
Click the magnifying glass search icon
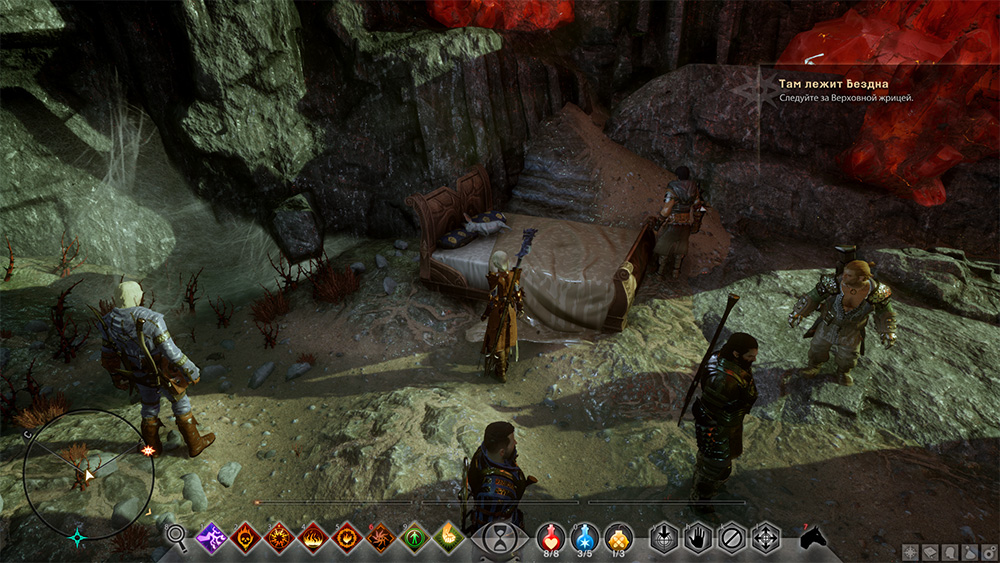point(177,538)
